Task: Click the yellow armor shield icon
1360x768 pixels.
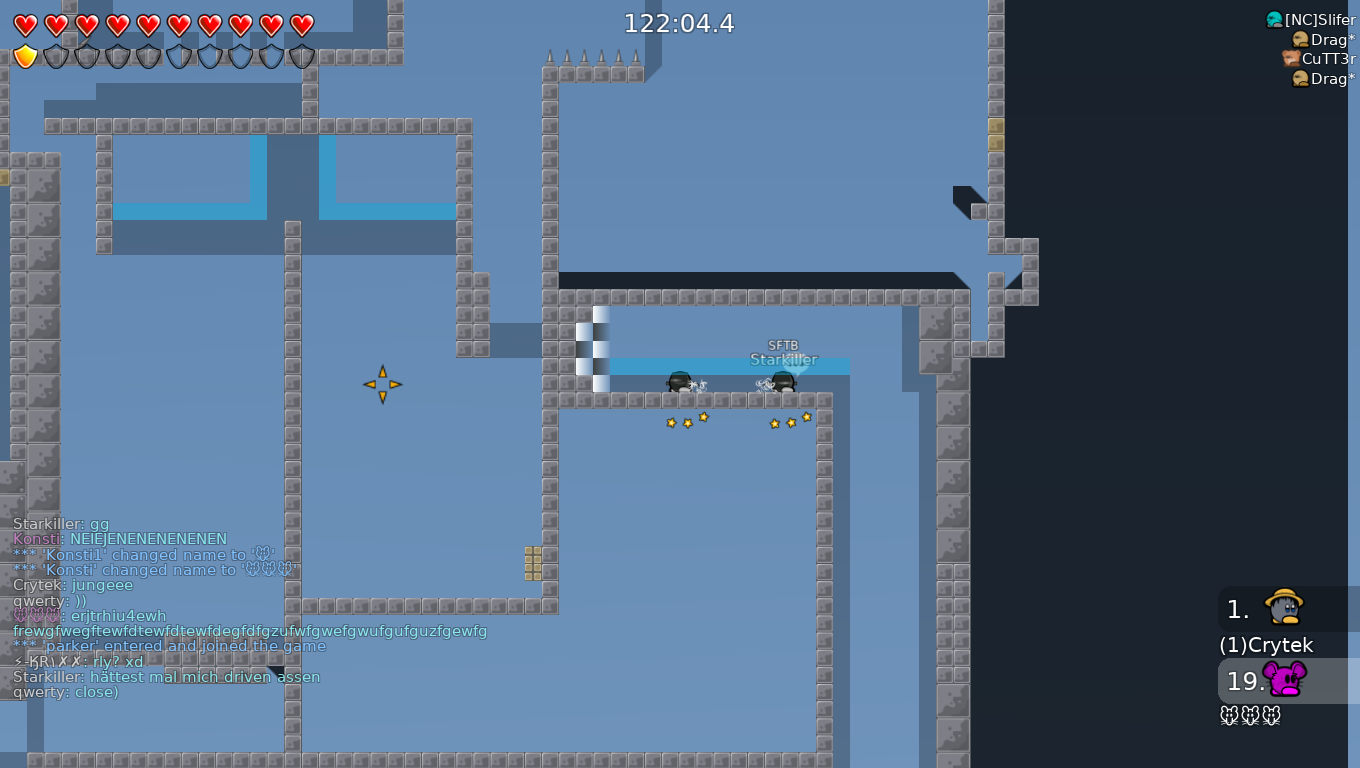Action: point(25,56)
